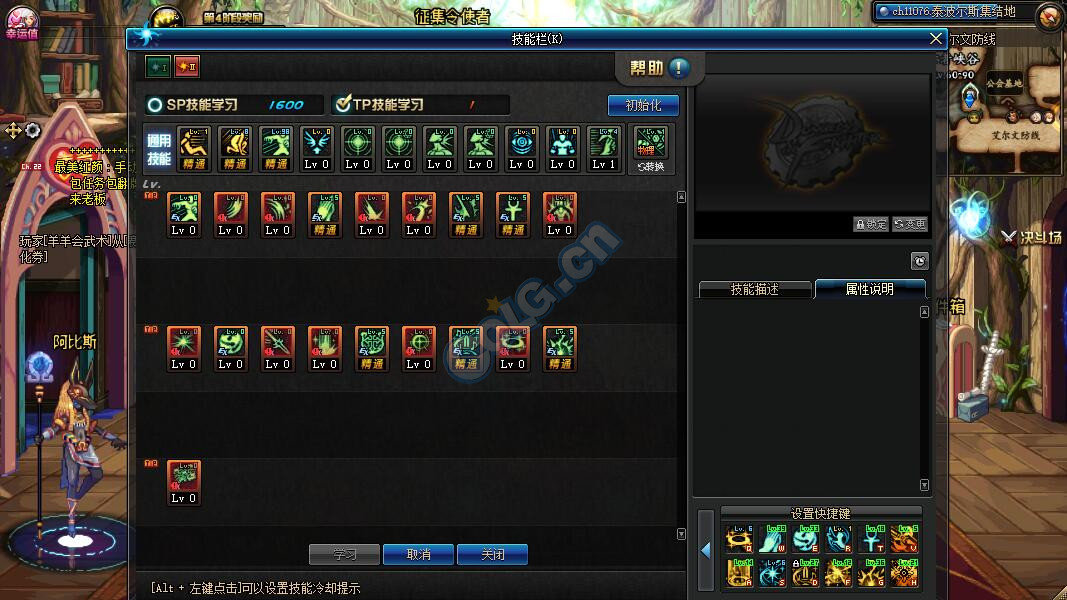This screenshot has width=1067, height=600.
Task: Close the skill window with the X
Action: (936, 39)
